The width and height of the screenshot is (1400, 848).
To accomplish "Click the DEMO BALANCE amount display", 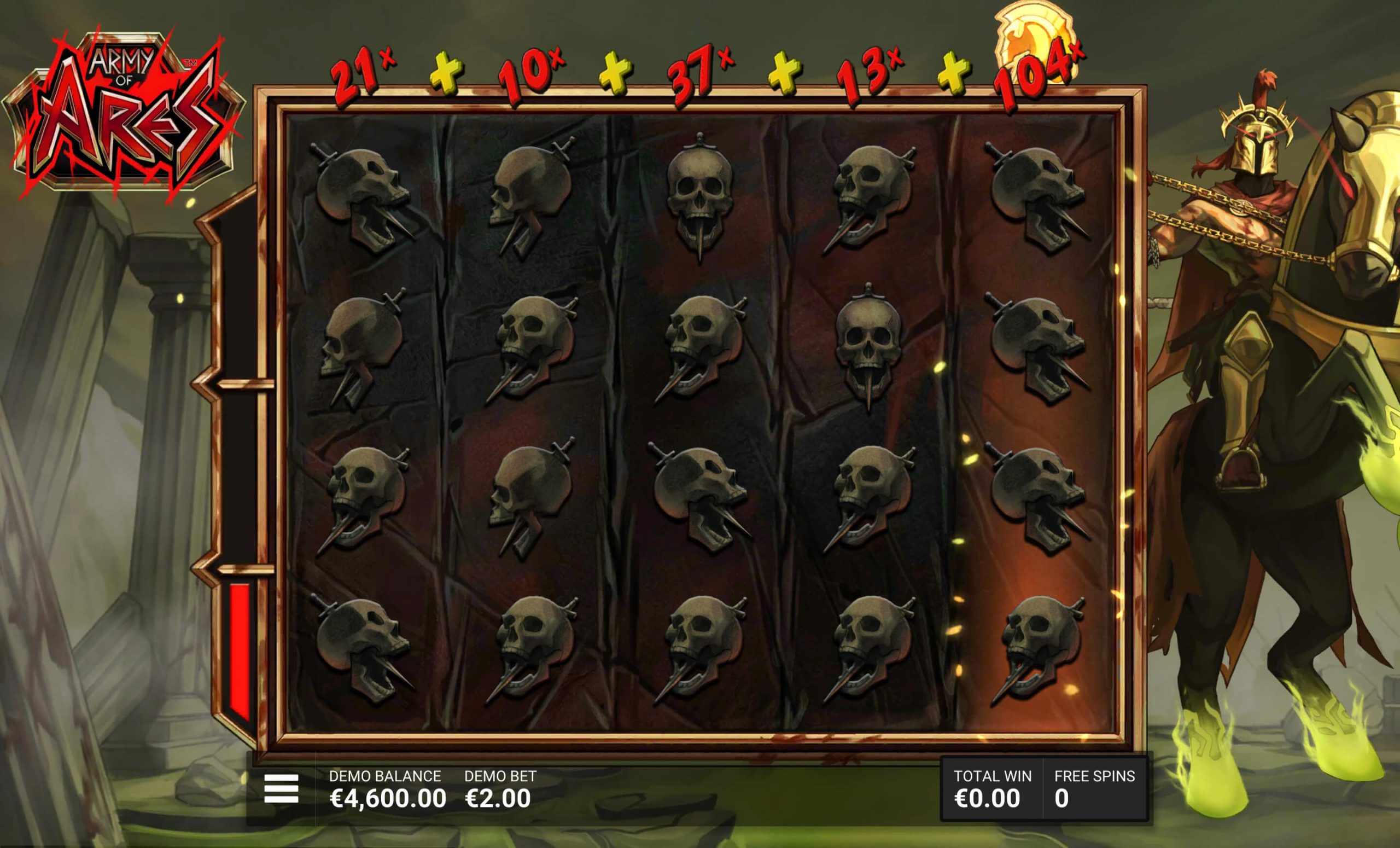I will [x=389, y=798].
